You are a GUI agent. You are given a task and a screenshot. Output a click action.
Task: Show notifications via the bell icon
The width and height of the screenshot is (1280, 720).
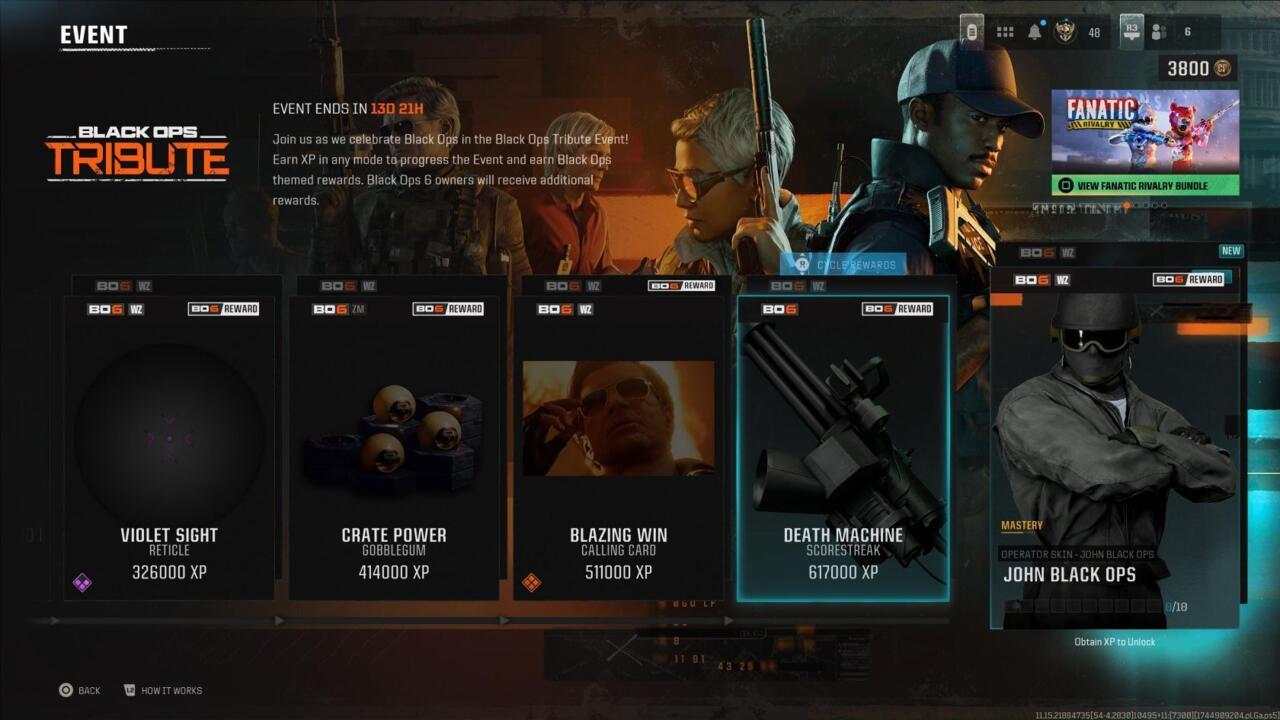click(1035, 32)
